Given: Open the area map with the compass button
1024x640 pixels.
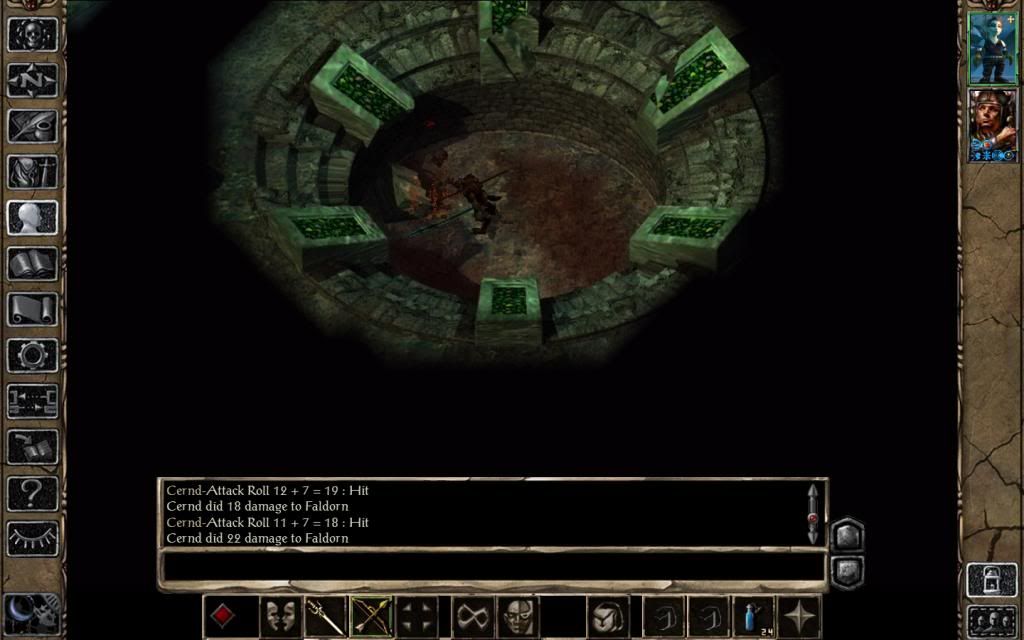Looking at the screenshot, I should [x=32, y=80].
